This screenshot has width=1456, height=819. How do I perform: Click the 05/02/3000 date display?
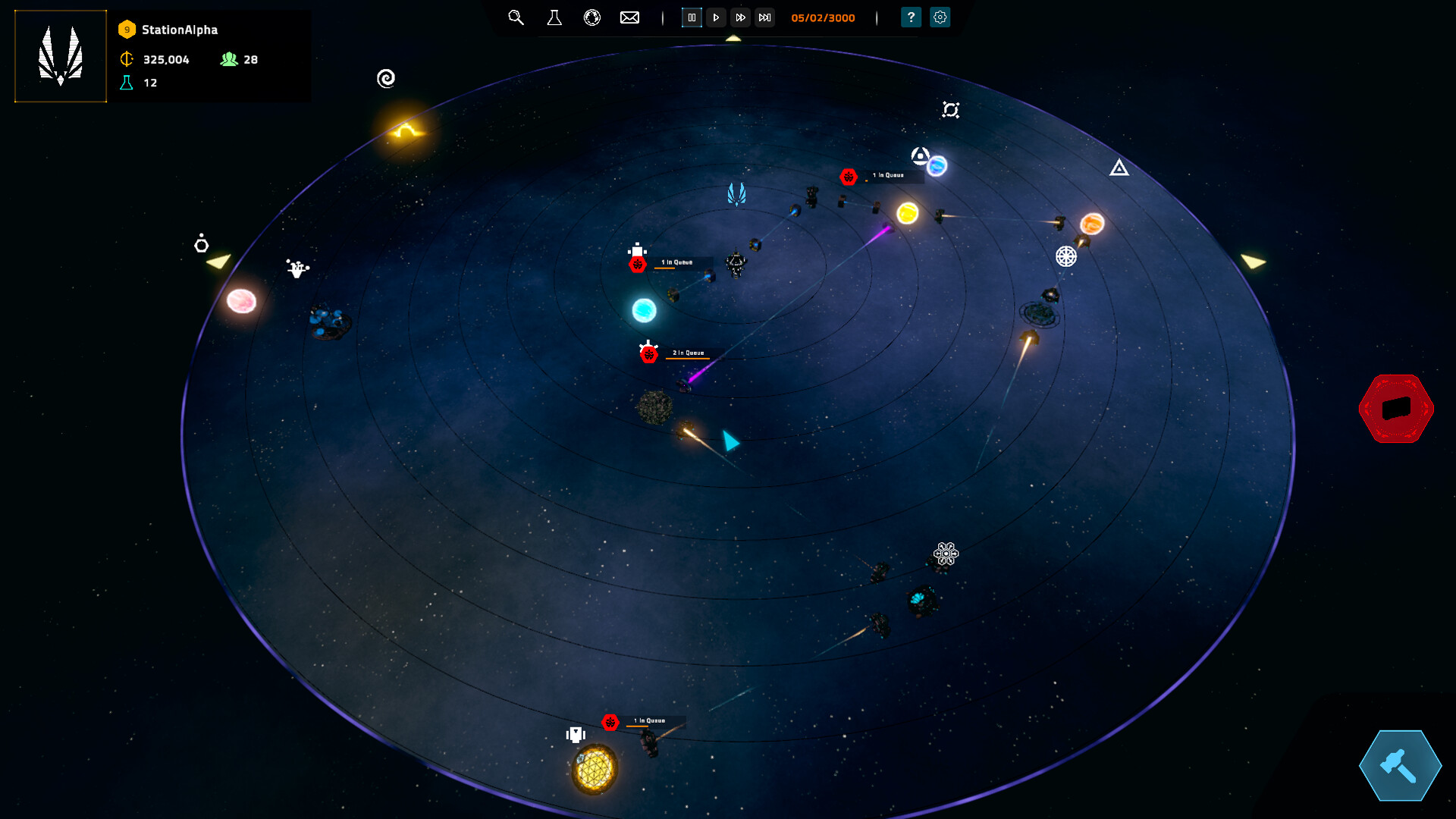click(821, 17)
